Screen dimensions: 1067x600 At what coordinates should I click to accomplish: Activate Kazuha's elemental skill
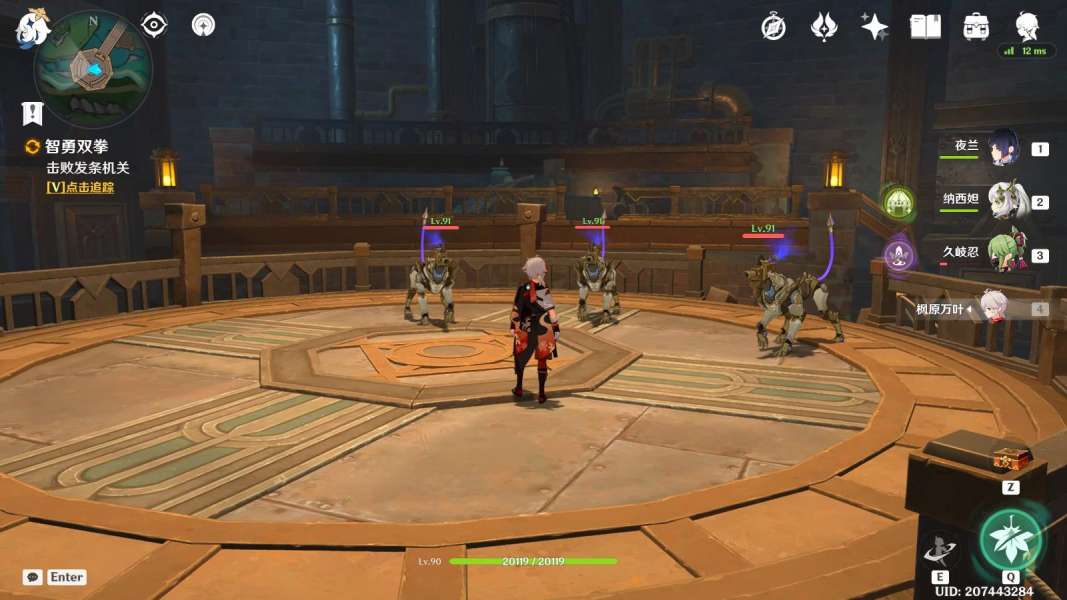coord(940,549)
